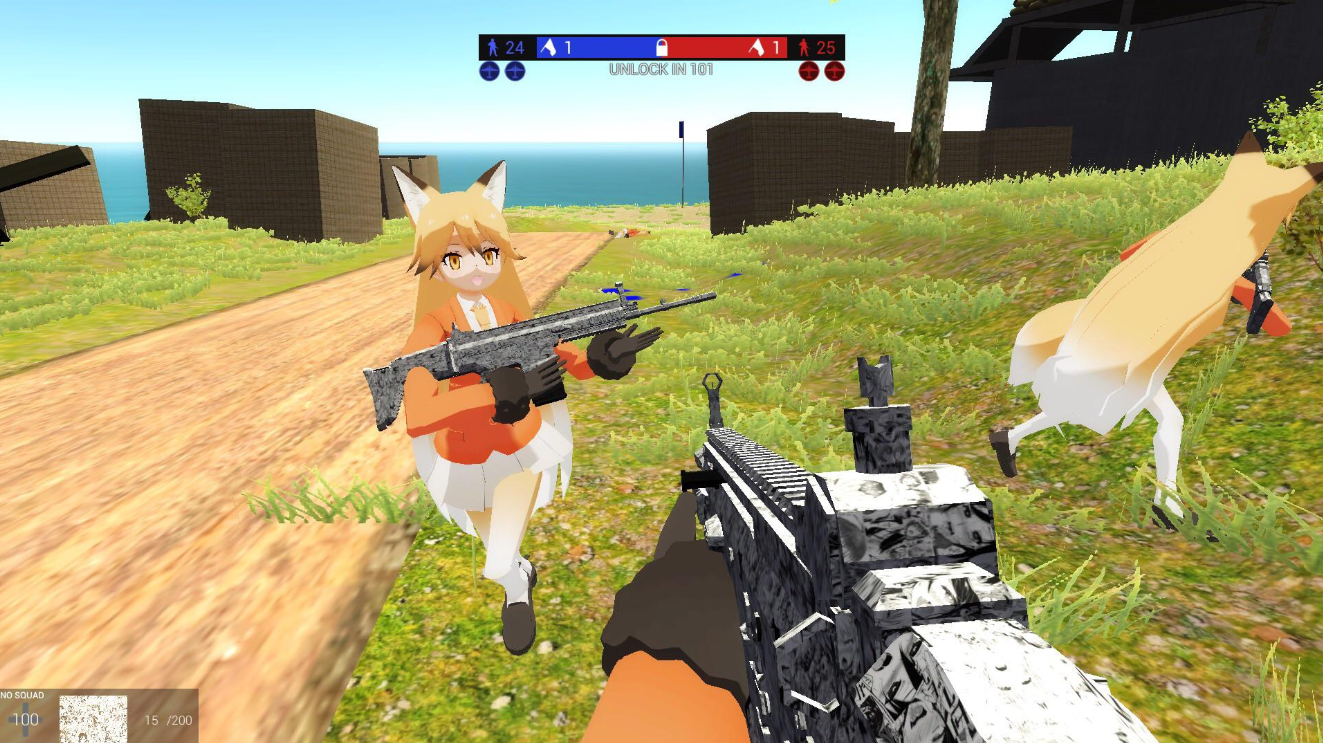The height and width of the screenshot is (743, 1323).
Task: Select the weapon thumbnail near the ammo count
Action: pos(93,721)
